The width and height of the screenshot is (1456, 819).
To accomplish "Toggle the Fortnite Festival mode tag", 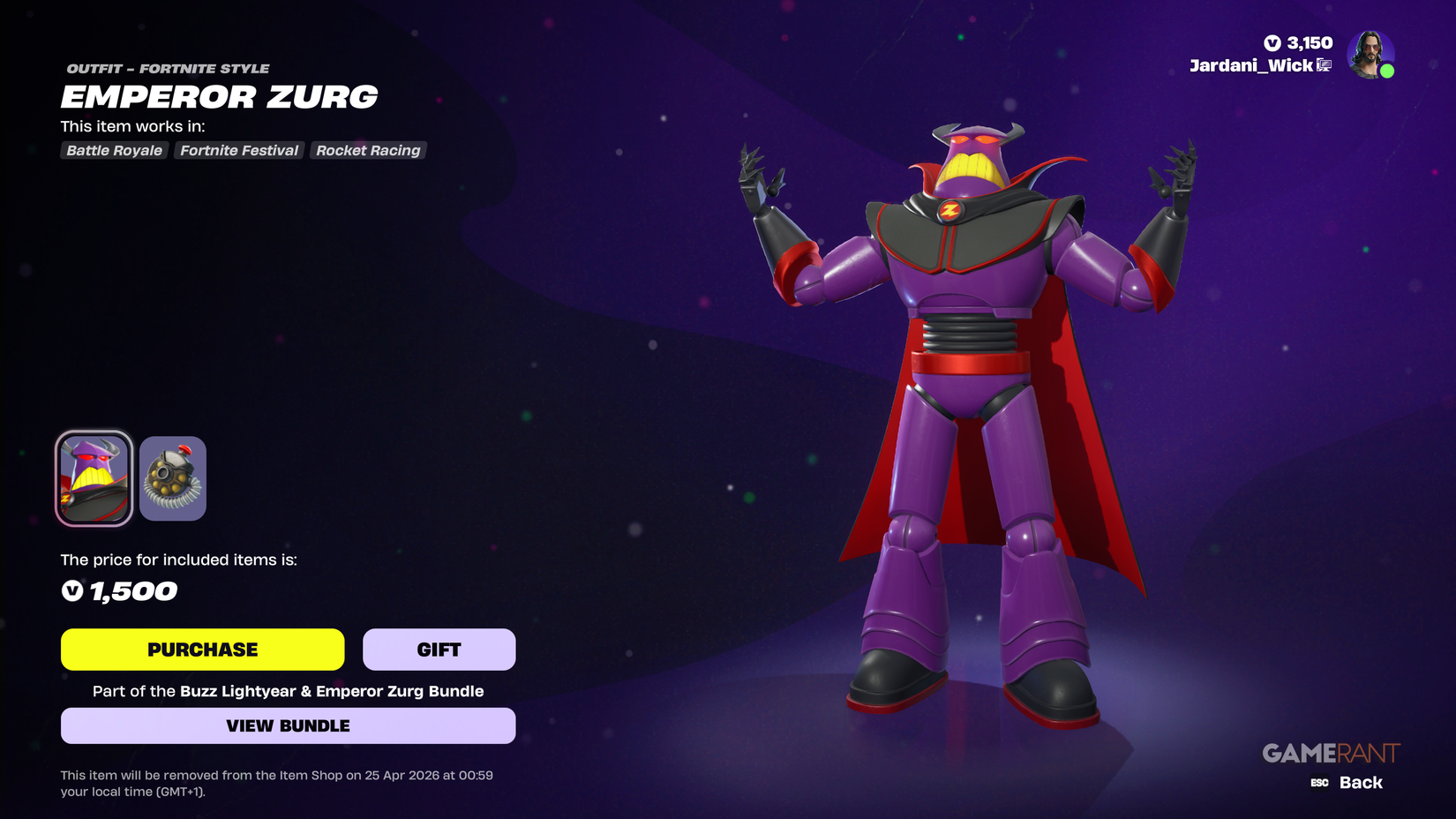I will [238, 150].
